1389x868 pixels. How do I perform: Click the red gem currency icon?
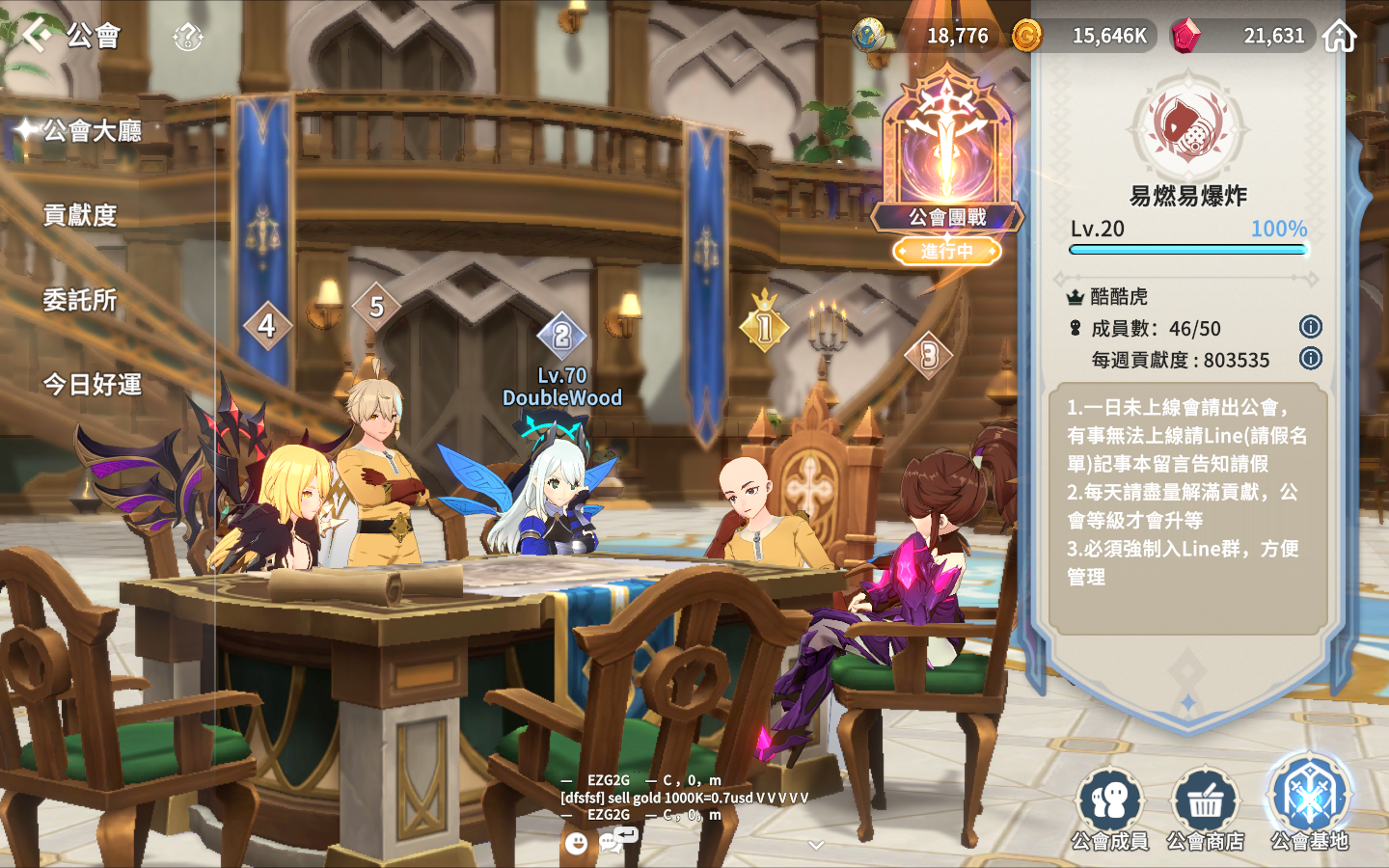coord(1185,36)
